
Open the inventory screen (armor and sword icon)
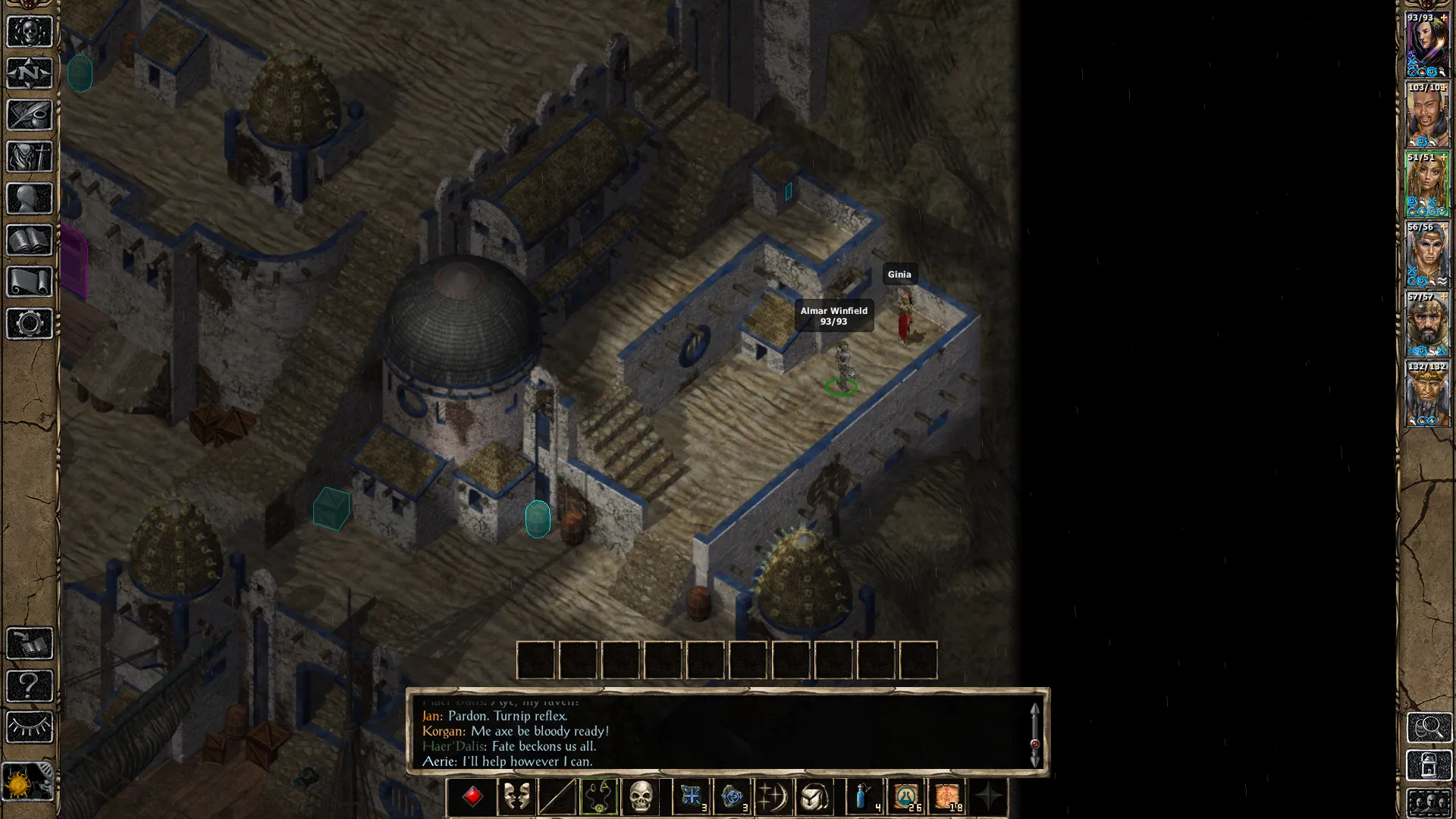point(30,157)
